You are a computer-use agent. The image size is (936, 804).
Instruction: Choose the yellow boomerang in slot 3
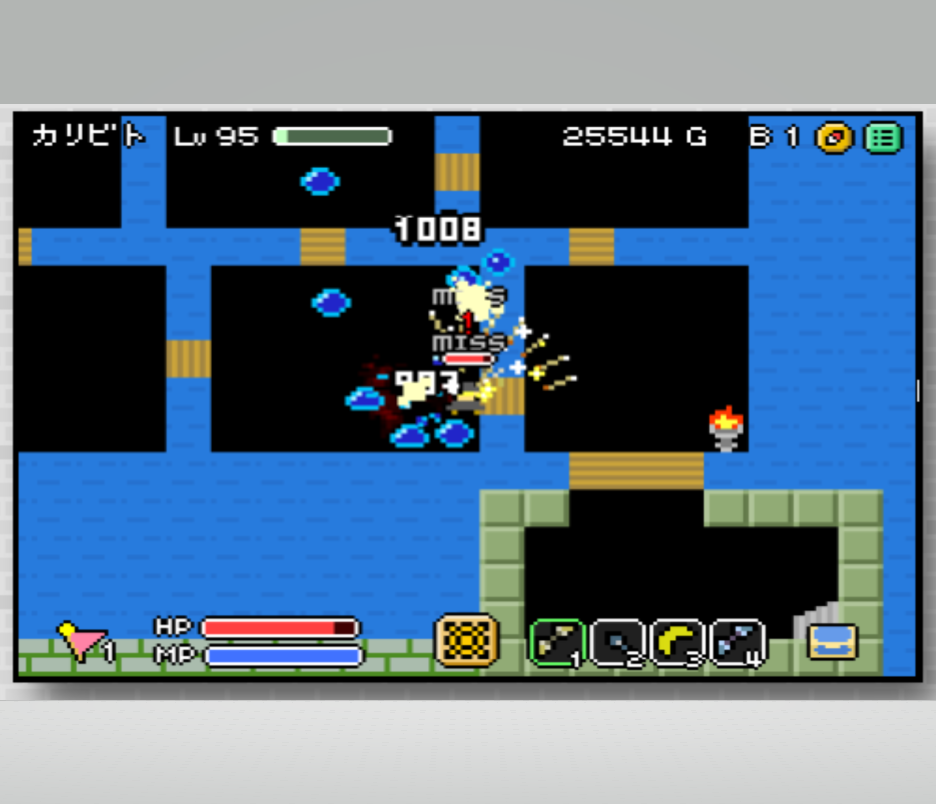coord(679,643)
